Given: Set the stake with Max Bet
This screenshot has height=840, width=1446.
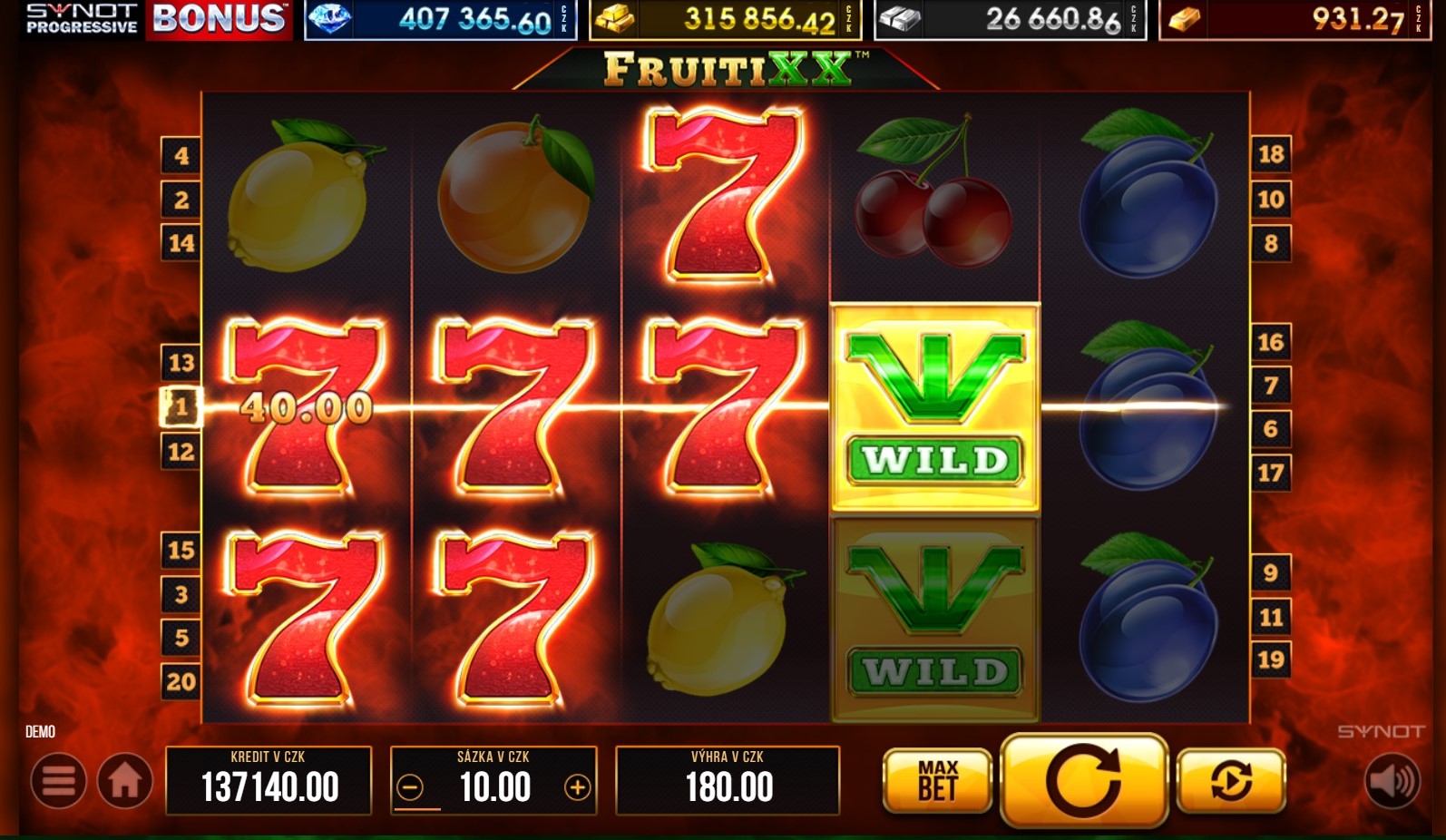Looking at the screenshot, I should click(x=937, y=781).
